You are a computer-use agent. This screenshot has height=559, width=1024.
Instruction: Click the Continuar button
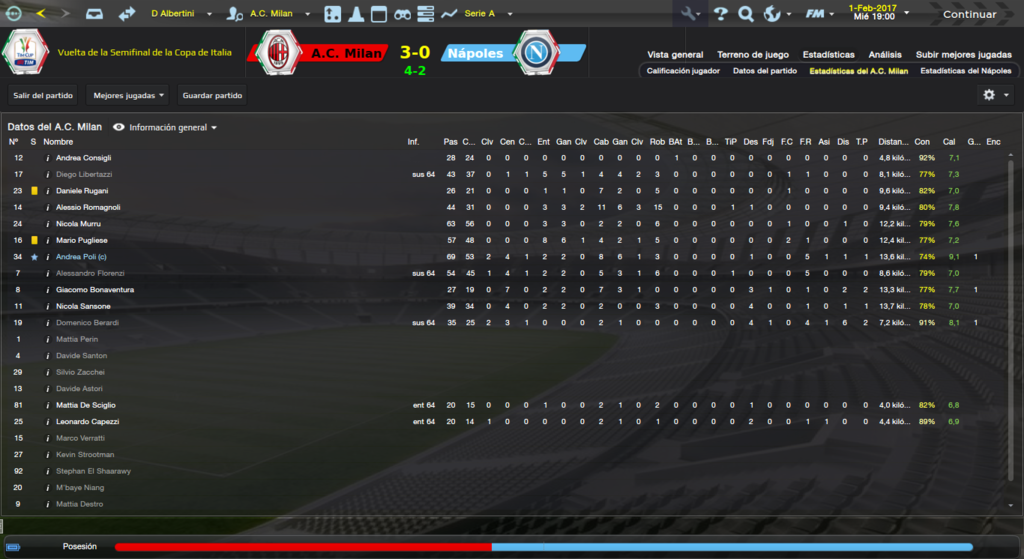click(x=968, y=14)
